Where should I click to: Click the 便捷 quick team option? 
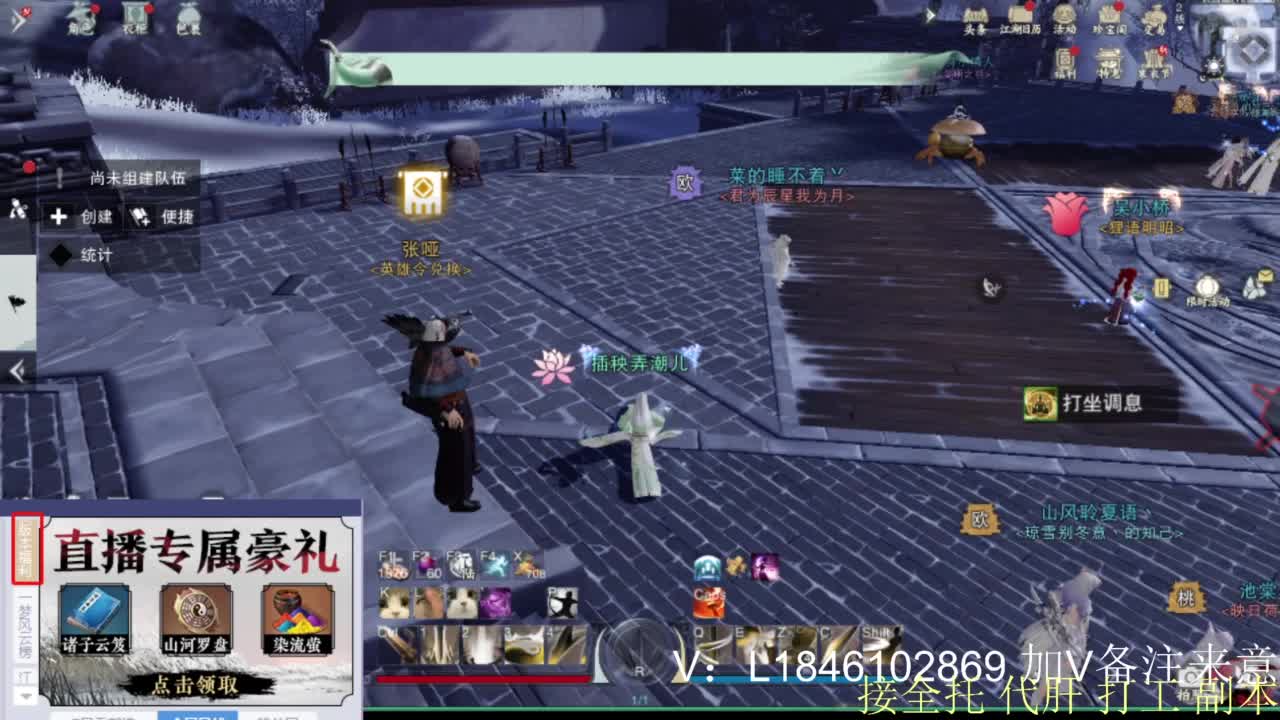[x=164, y=217]
